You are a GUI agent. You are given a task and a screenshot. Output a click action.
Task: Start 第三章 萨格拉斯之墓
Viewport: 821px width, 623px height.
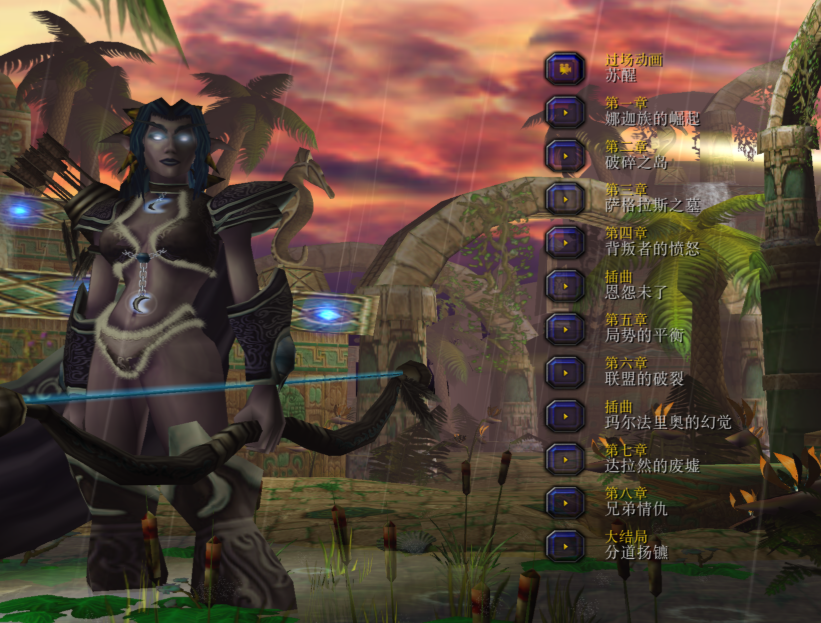point(565,198)
